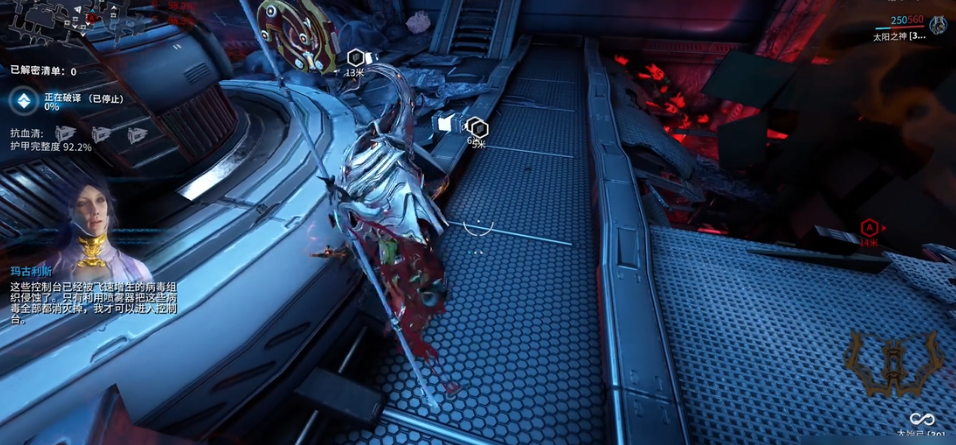Click the 13米 hexagon waypoint marker
This screenshot has width=956, height=445.
click(x=356, y=58)
